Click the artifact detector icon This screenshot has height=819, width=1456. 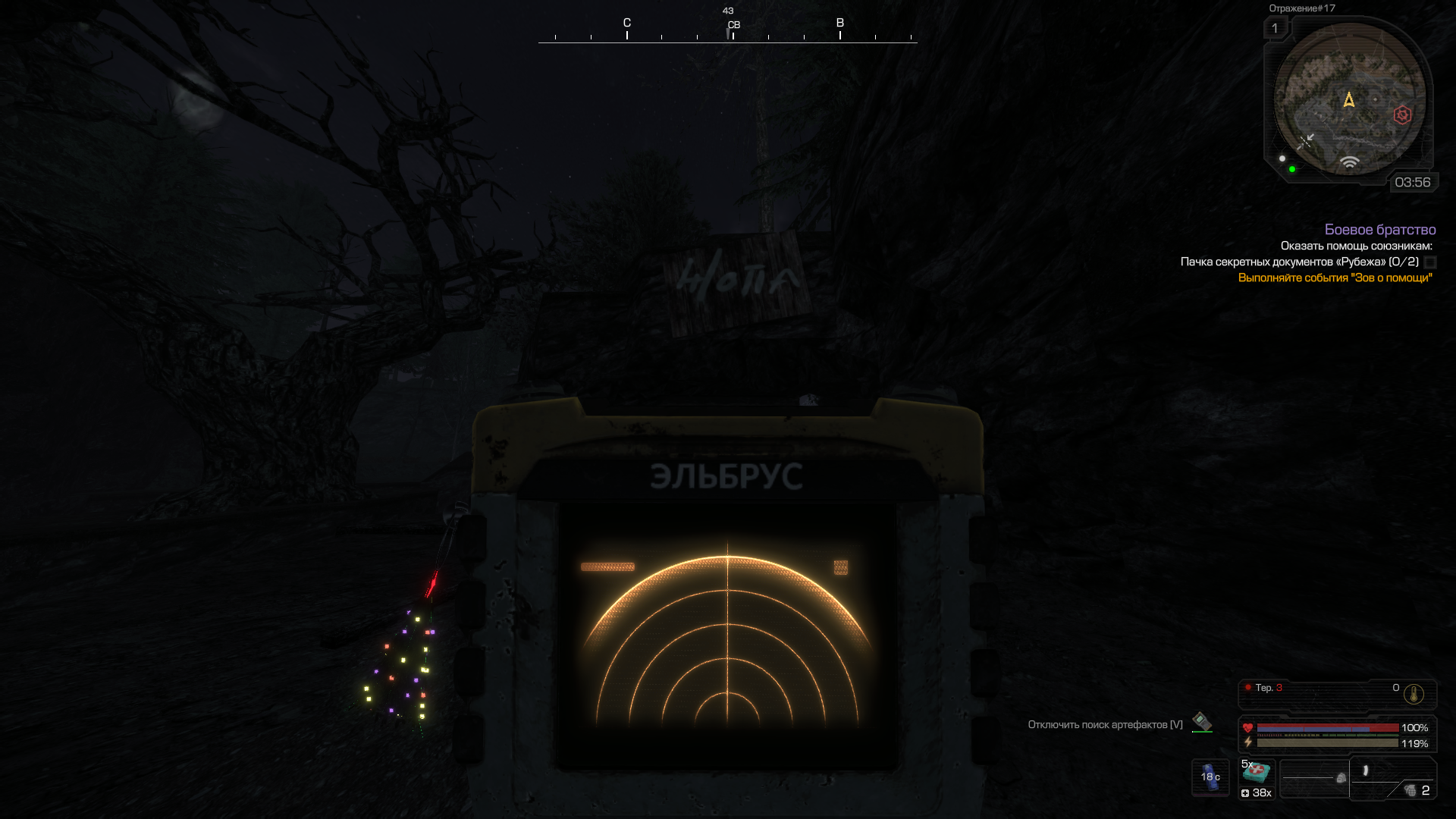[1202, 721]
